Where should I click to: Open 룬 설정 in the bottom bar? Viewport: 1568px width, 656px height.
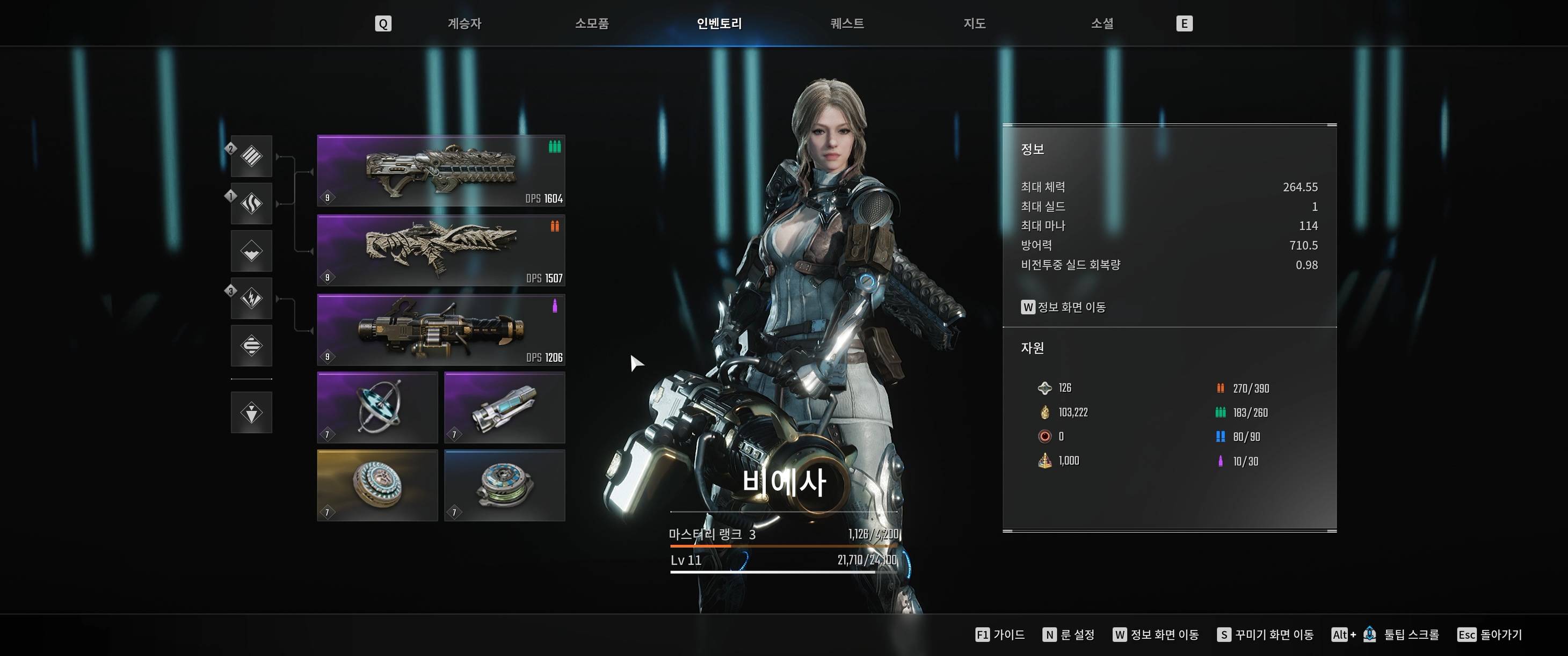coord(1069,635)
